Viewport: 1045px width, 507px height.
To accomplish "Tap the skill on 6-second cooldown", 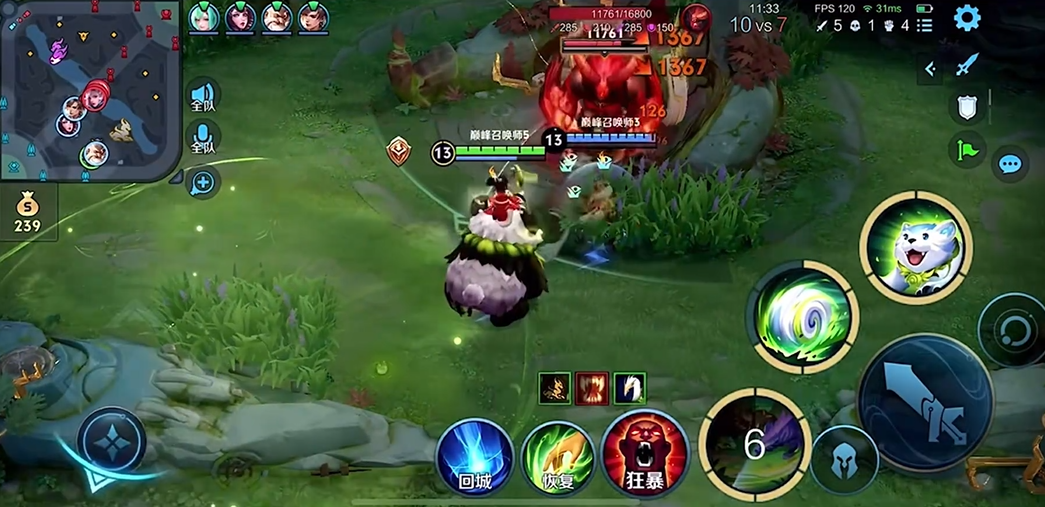I will click(754, 443).
